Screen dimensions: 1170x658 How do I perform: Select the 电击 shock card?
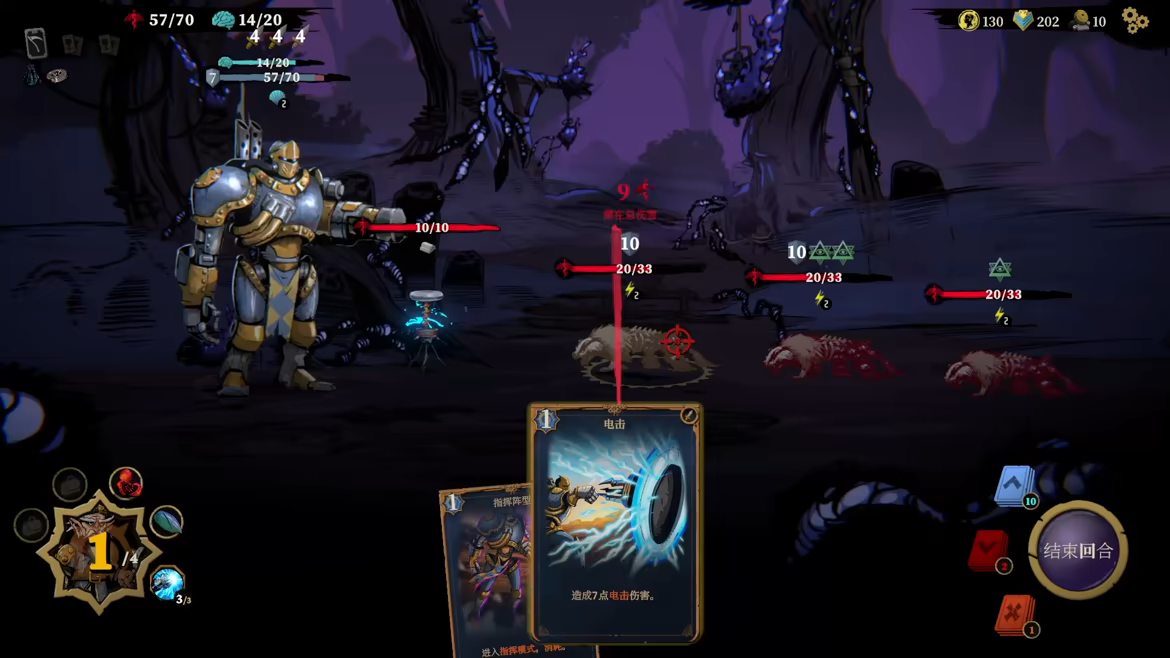(x=615, y=520)
